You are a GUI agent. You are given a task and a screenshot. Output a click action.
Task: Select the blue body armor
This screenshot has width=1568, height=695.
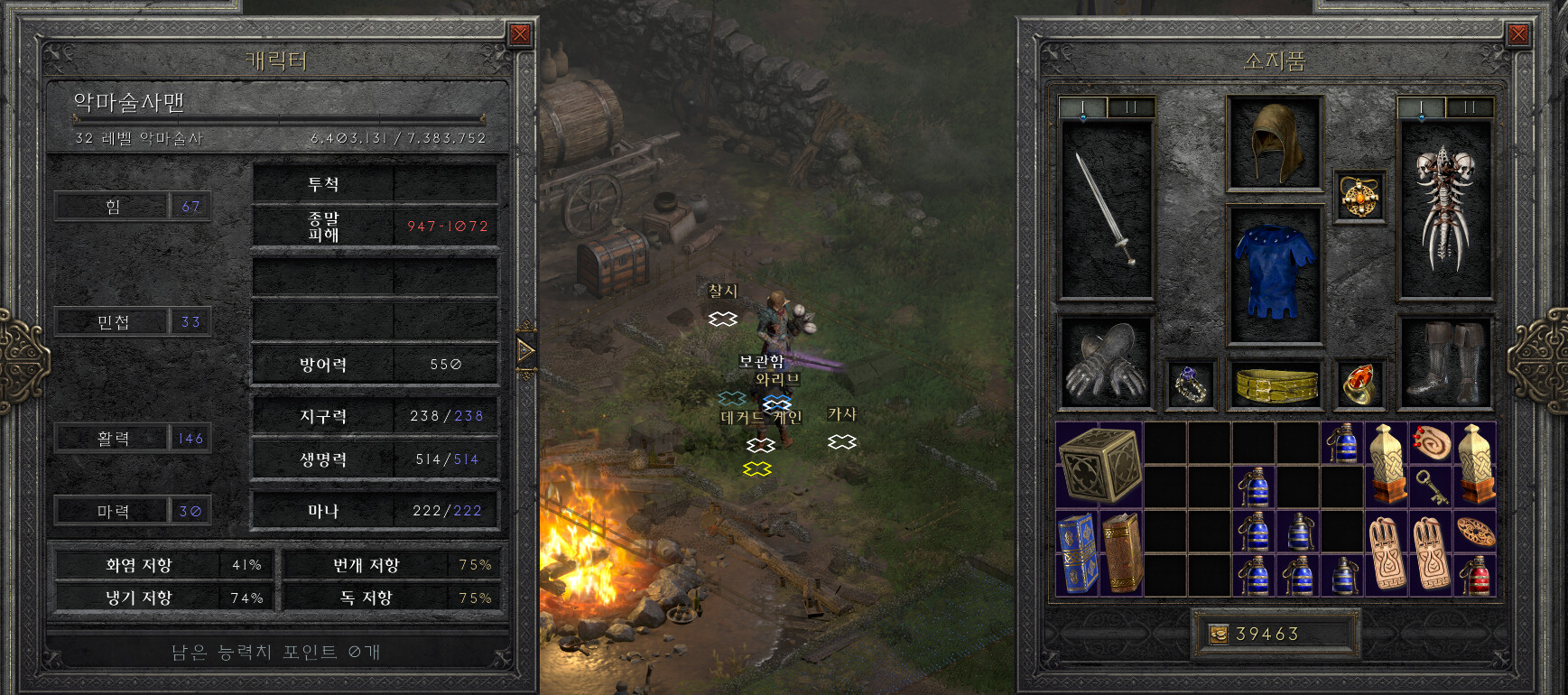[1274, 273]
